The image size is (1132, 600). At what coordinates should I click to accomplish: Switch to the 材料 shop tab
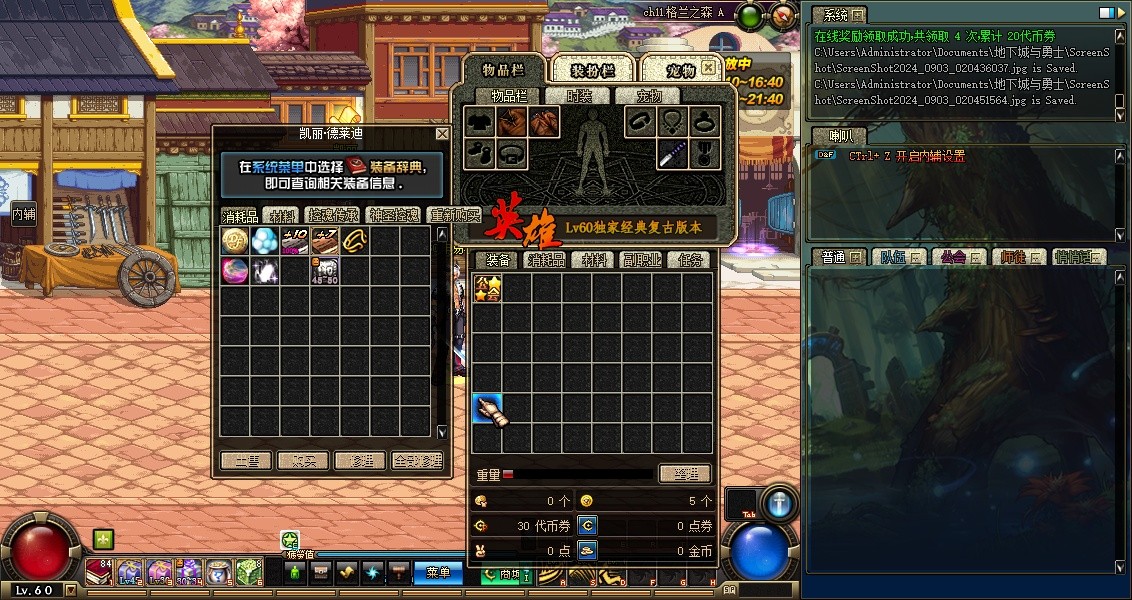[x=284, y=215]
